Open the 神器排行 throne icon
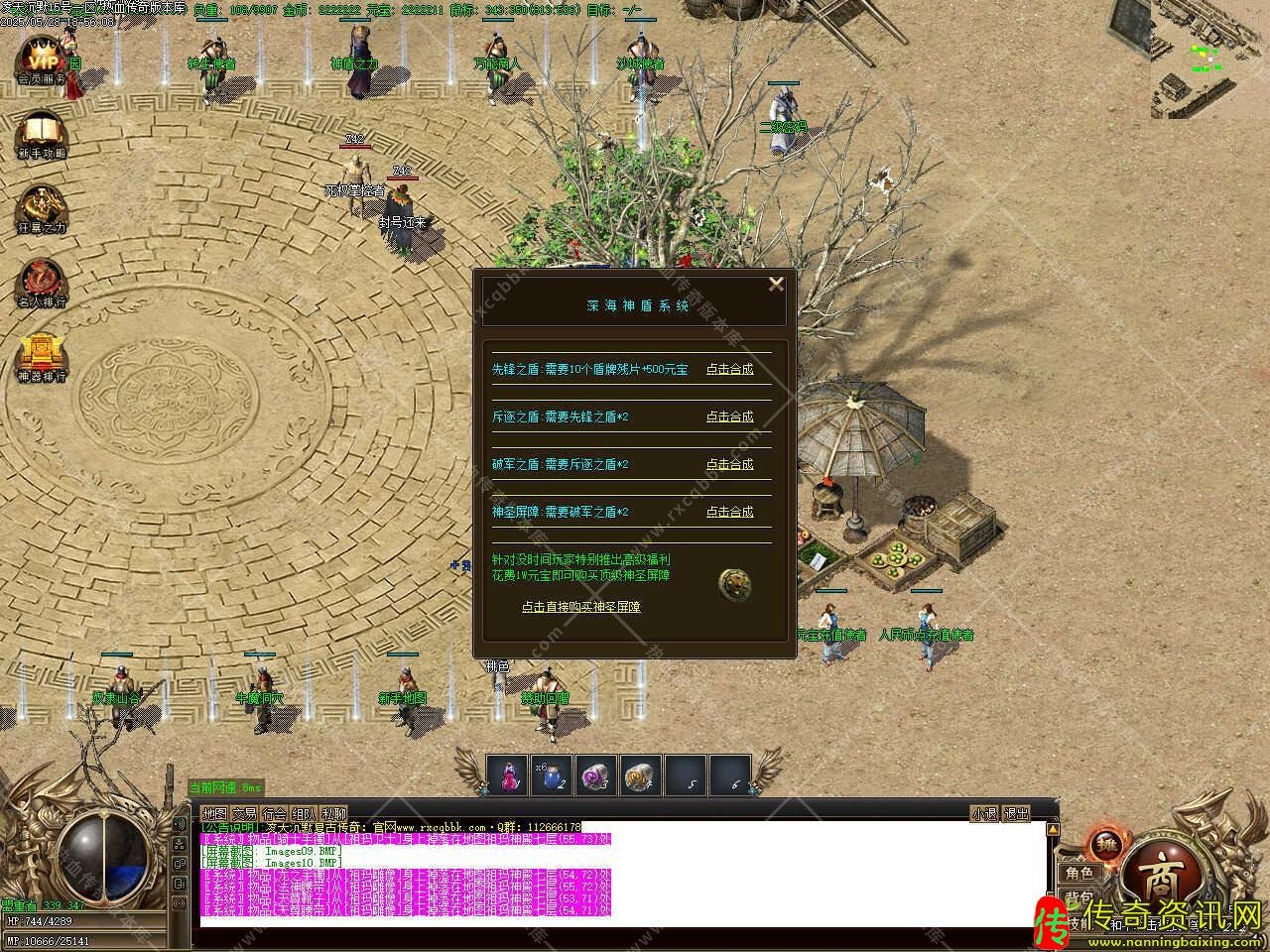The image size is (1270, 952). pyautogui.click(x=41, y=355)
